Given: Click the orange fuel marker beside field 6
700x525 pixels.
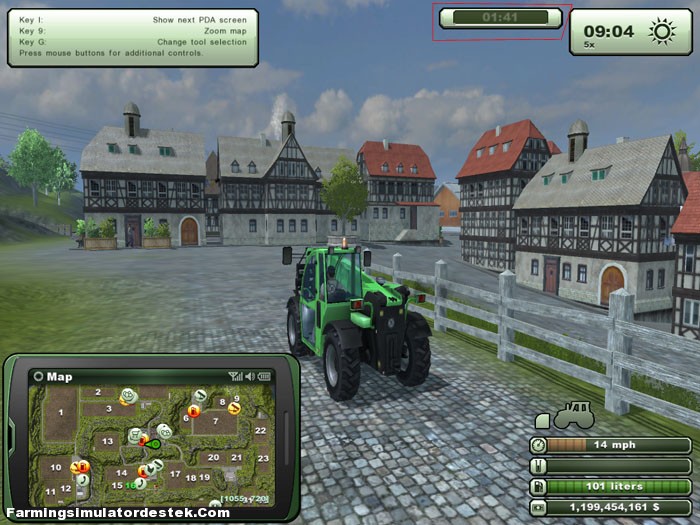Looking at the screenshot, I should 194,410.
